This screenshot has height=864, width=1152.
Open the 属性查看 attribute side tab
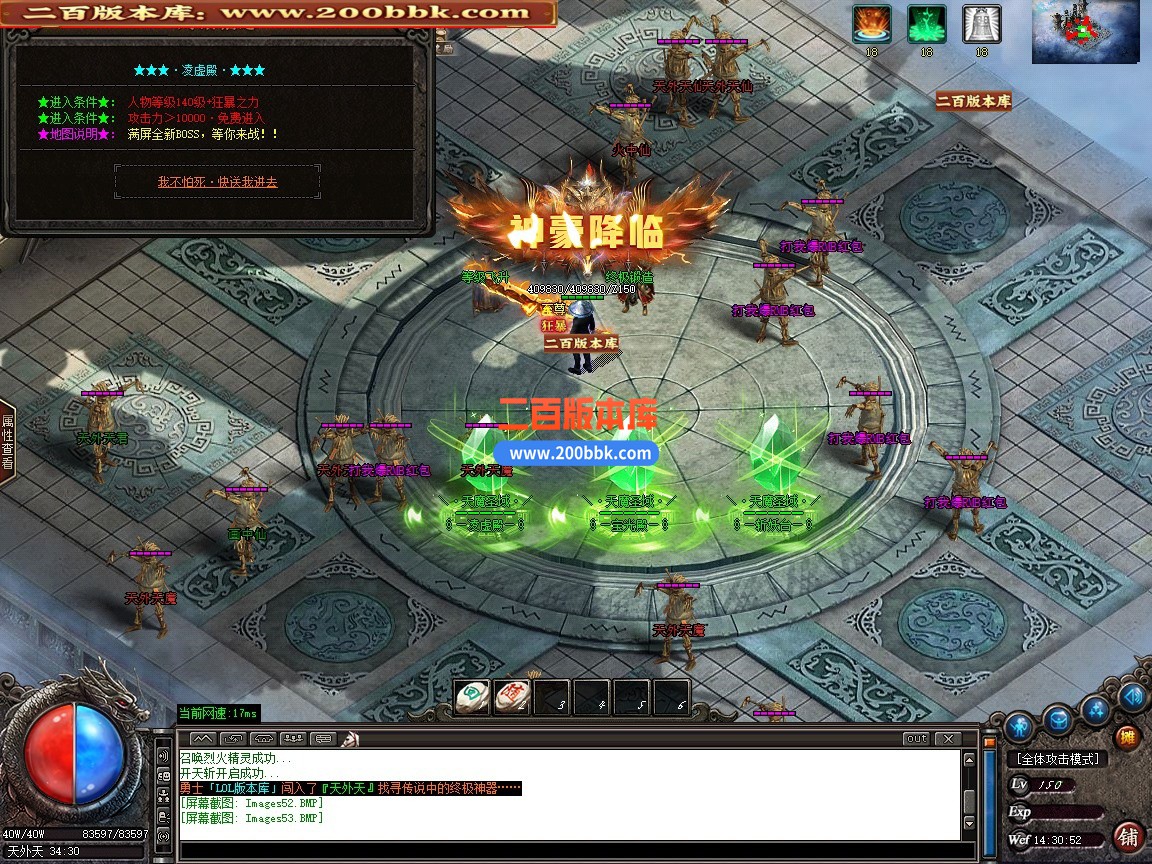(x=7, y=441)
